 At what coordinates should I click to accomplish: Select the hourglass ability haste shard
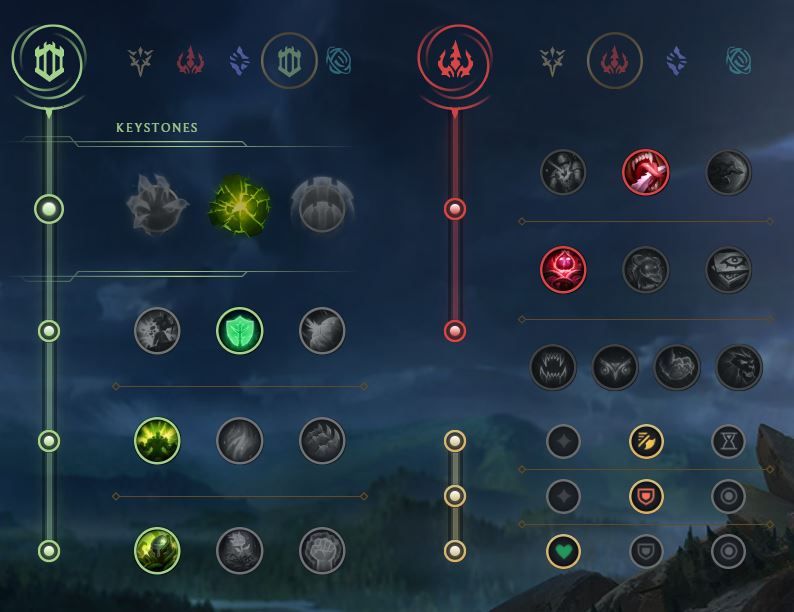click(x=728, y=441)
